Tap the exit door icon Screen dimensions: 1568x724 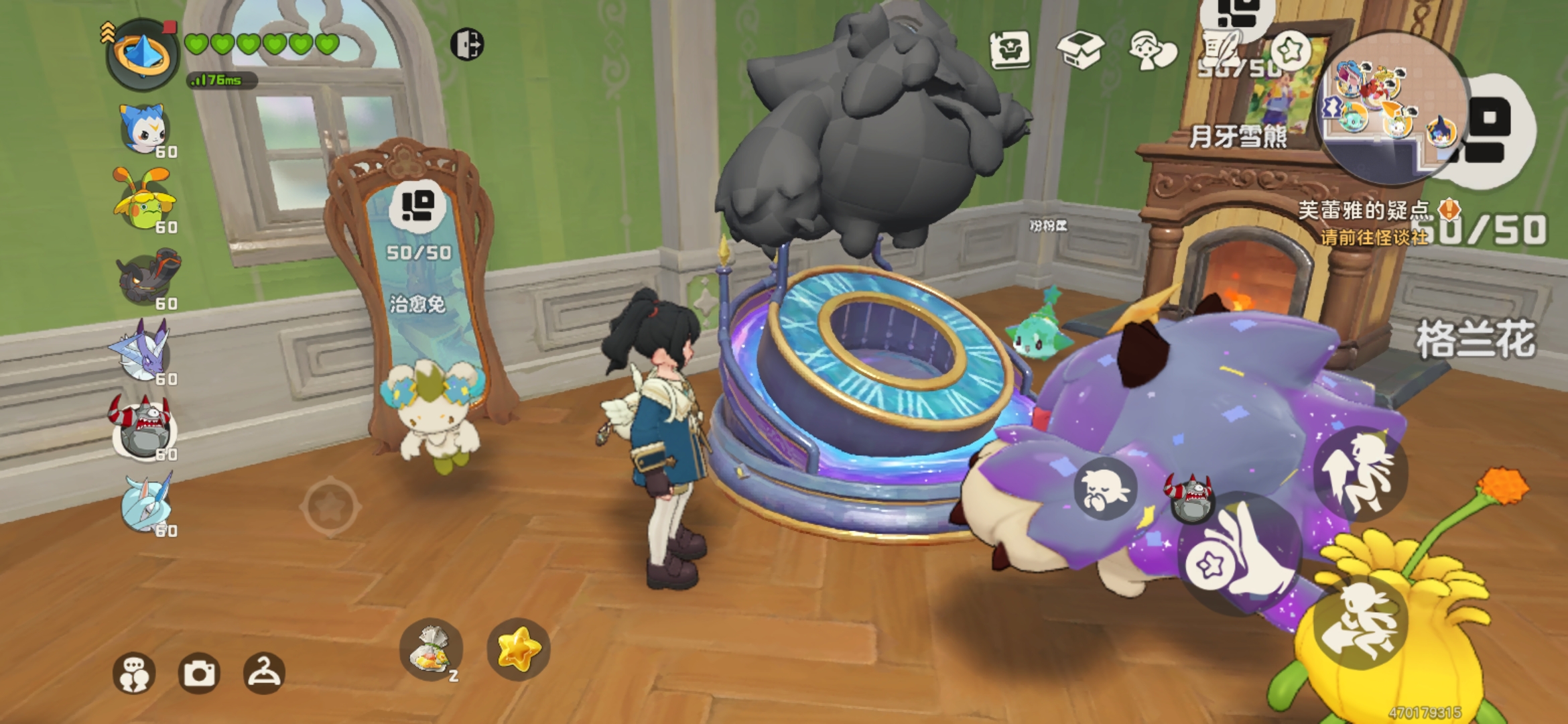466,45
